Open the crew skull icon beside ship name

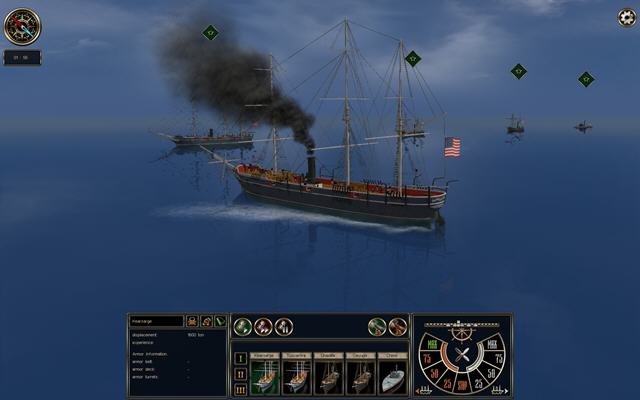coord(191,322)
